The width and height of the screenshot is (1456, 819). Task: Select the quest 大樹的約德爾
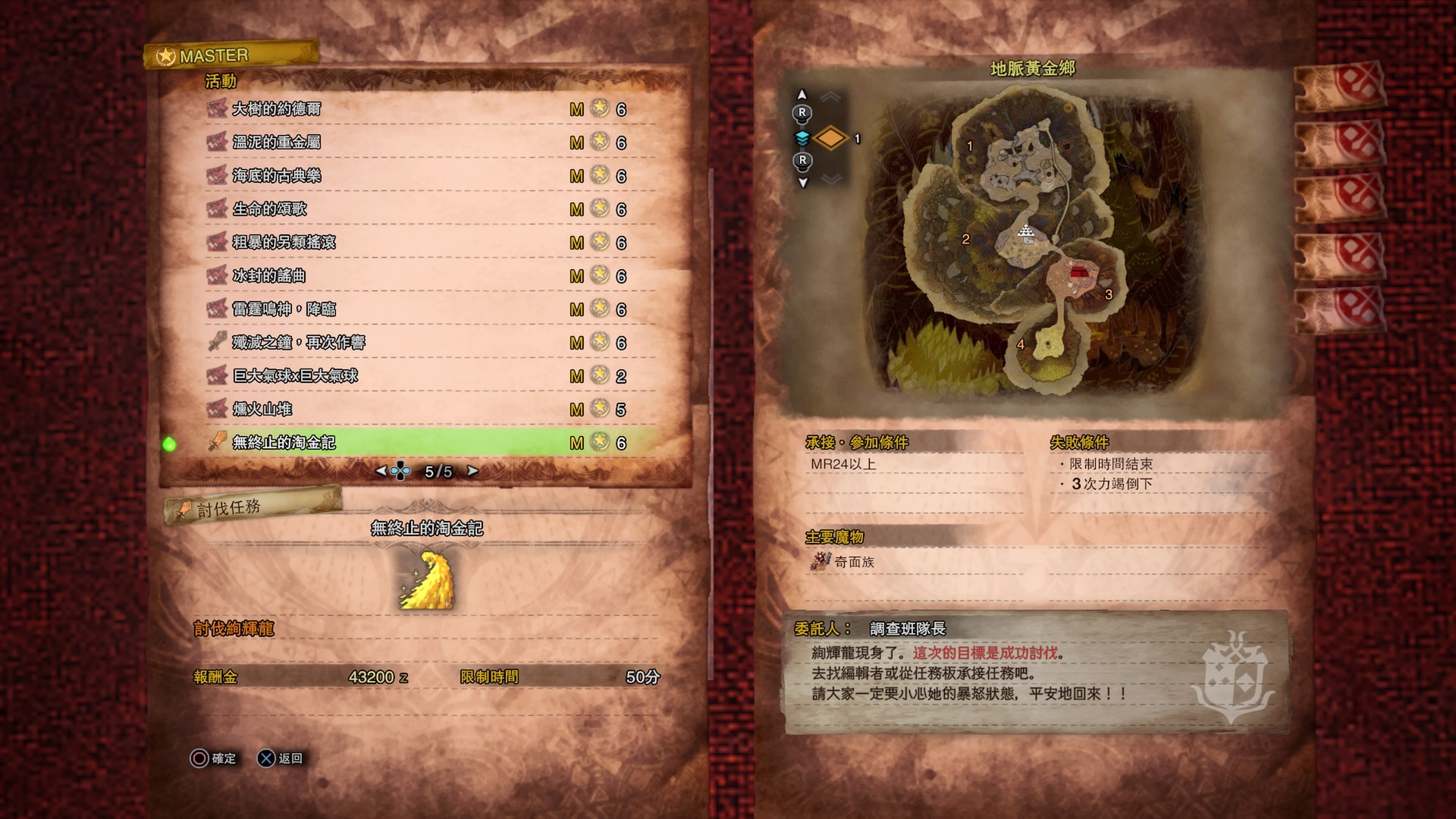coord(277,109)
